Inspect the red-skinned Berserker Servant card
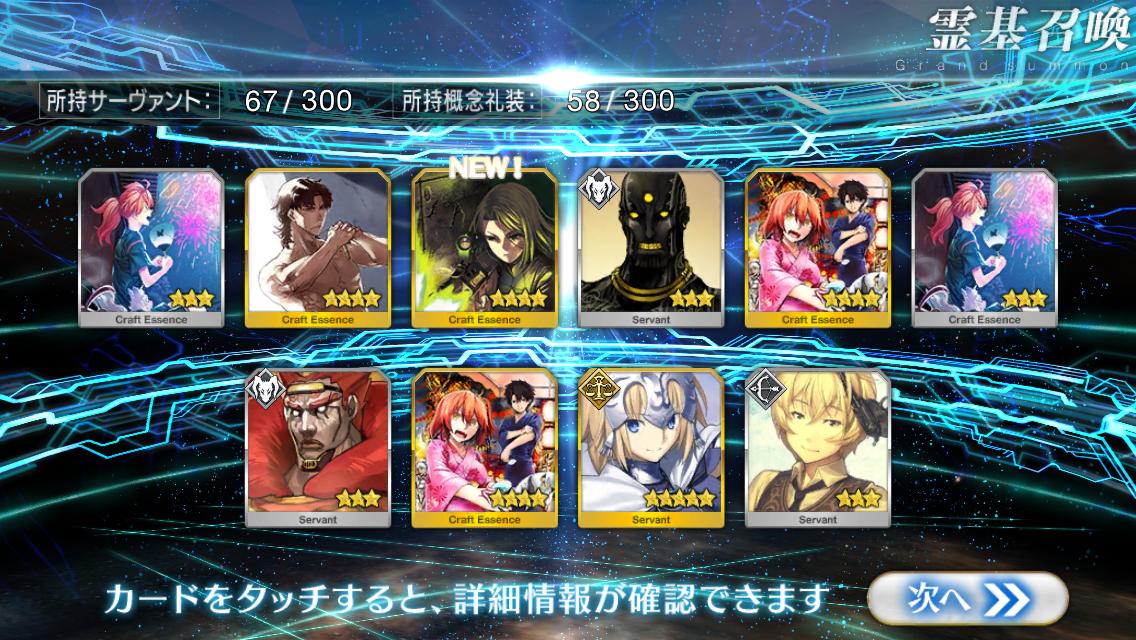 coord(317,448)
